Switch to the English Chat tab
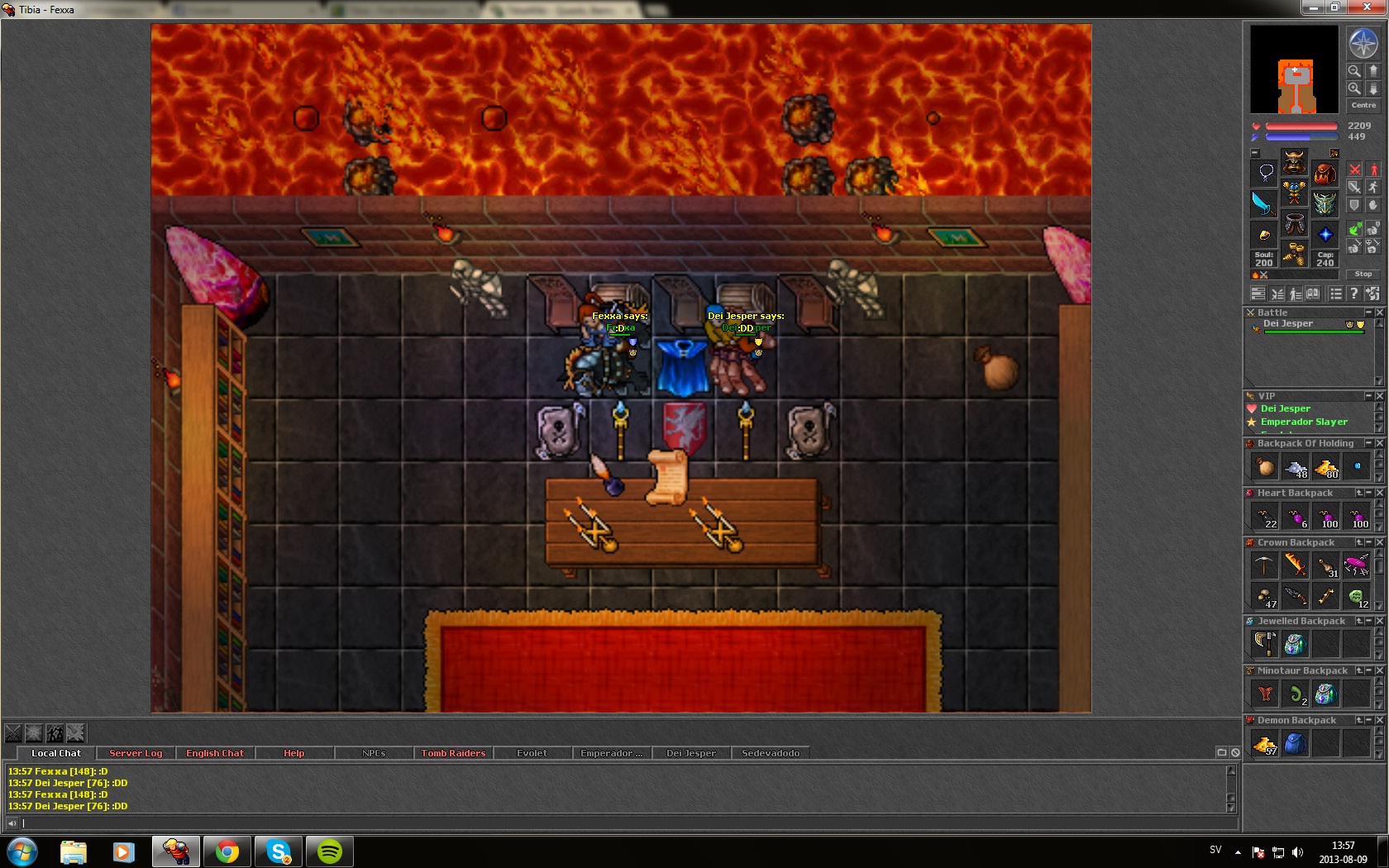This screenshot has height=868, width=1389. click(215, 753)
